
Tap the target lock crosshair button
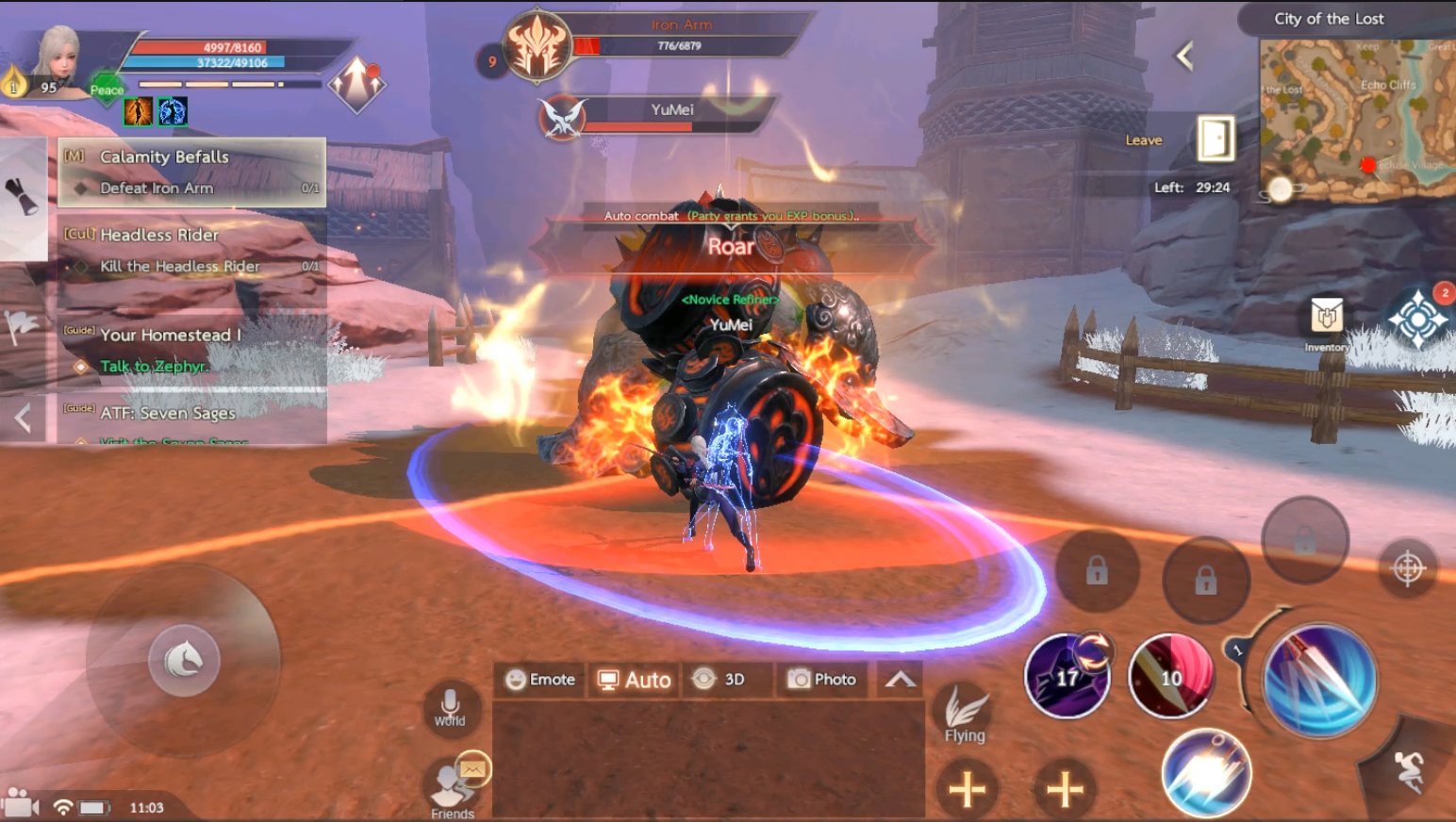tap(1408, 568)
